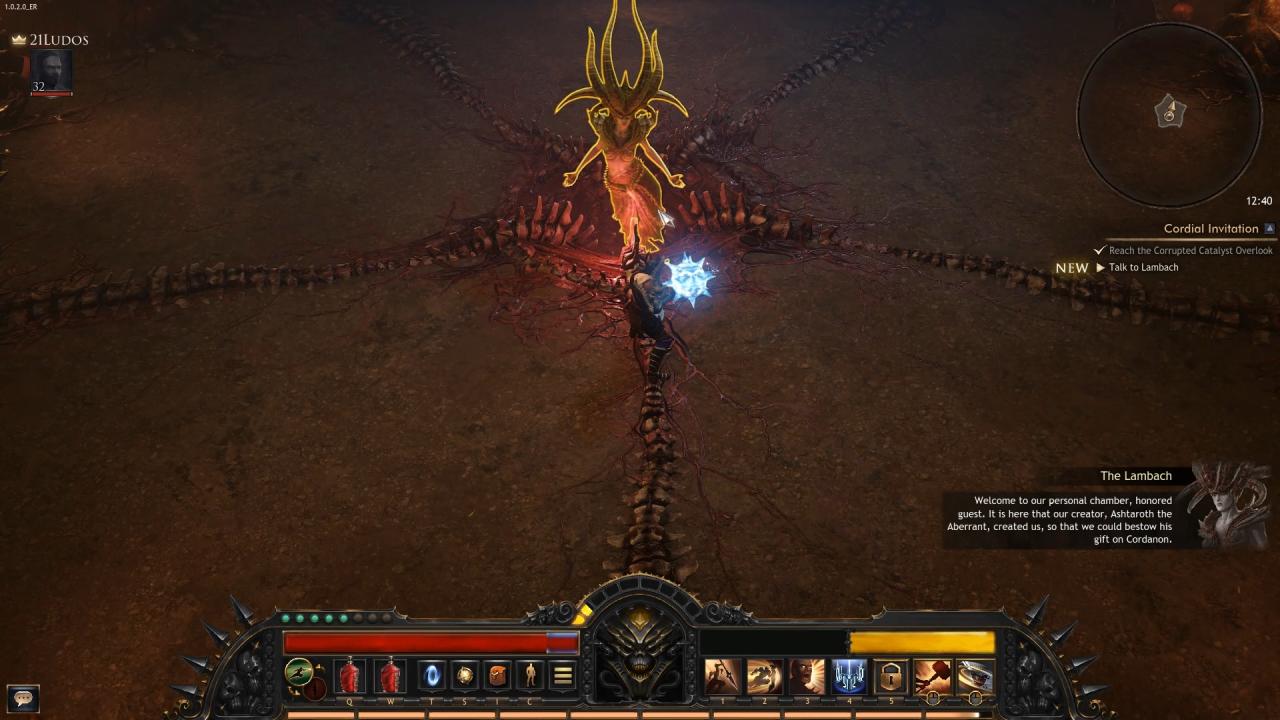Viewport: 1280px width, 720px height.
Task: Click the 21Ludos player portrait
Action: point(51,72)
